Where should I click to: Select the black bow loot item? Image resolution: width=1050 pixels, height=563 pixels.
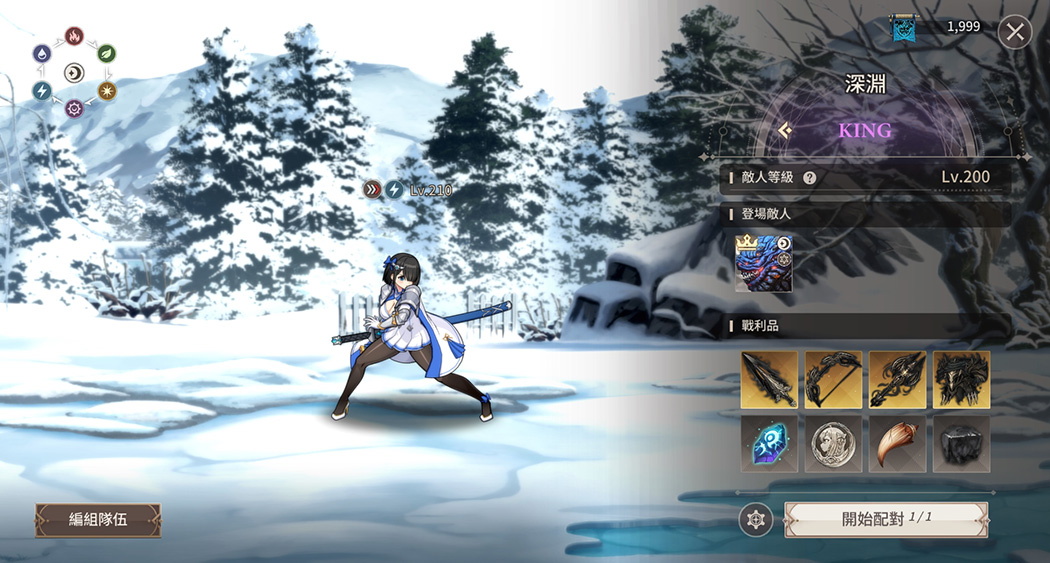click(x=833, y=380)
